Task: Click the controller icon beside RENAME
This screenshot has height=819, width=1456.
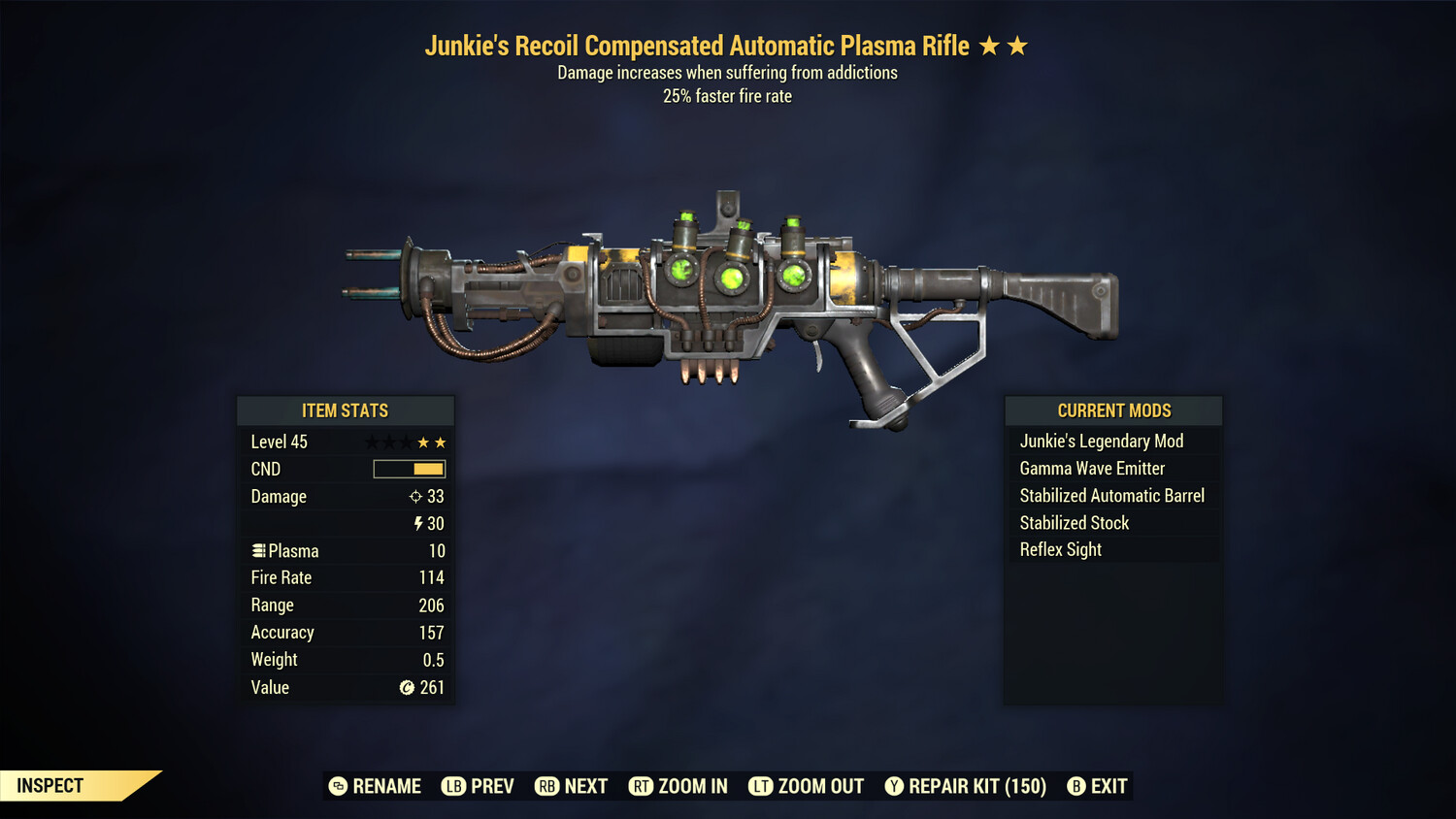Action: click(x=337, y=786)
